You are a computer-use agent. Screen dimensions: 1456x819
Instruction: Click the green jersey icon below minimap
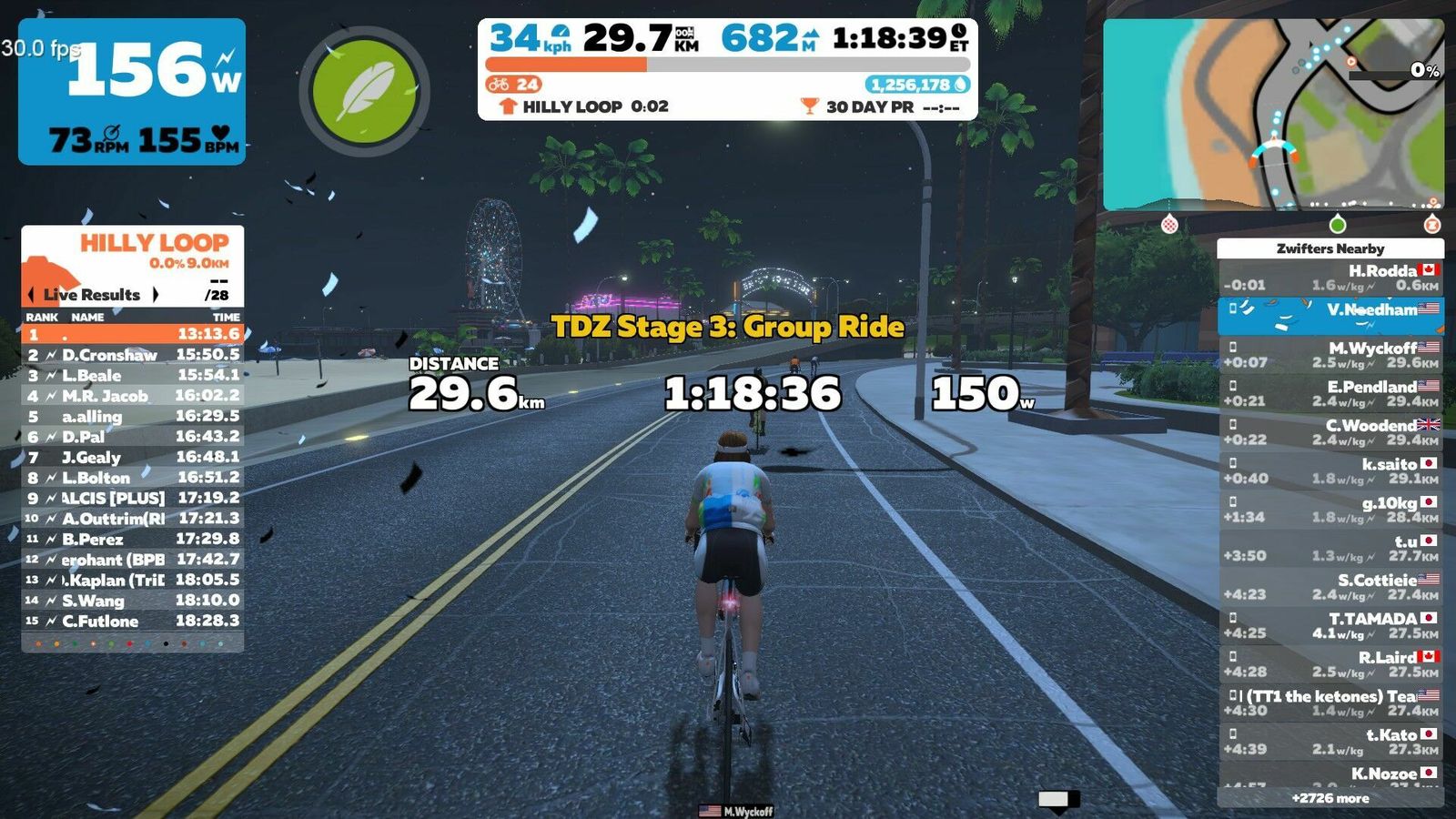click(1337, 224)
